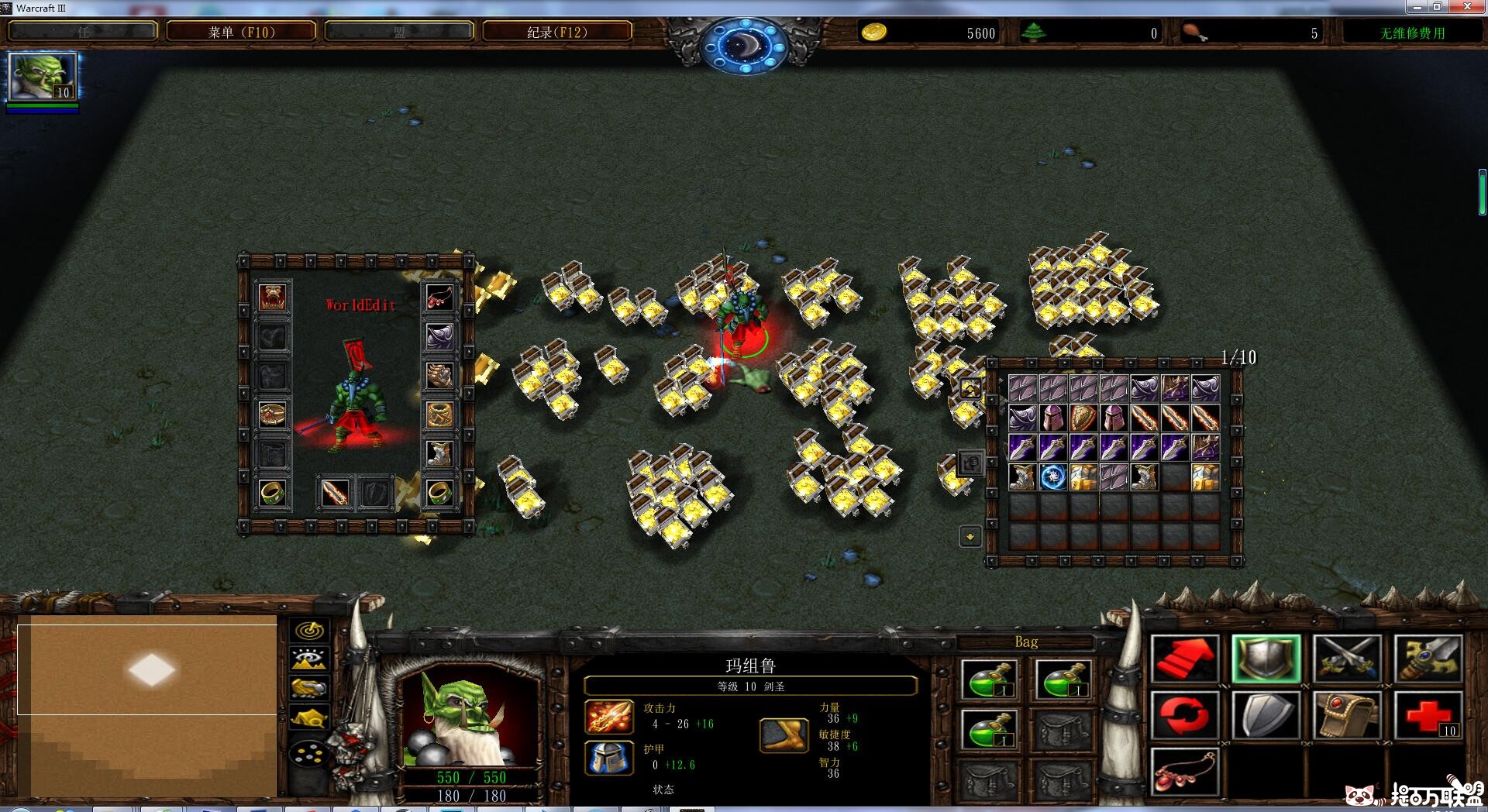
Task: Select the equipped flaming sword slot
Action: coord(335,493)
